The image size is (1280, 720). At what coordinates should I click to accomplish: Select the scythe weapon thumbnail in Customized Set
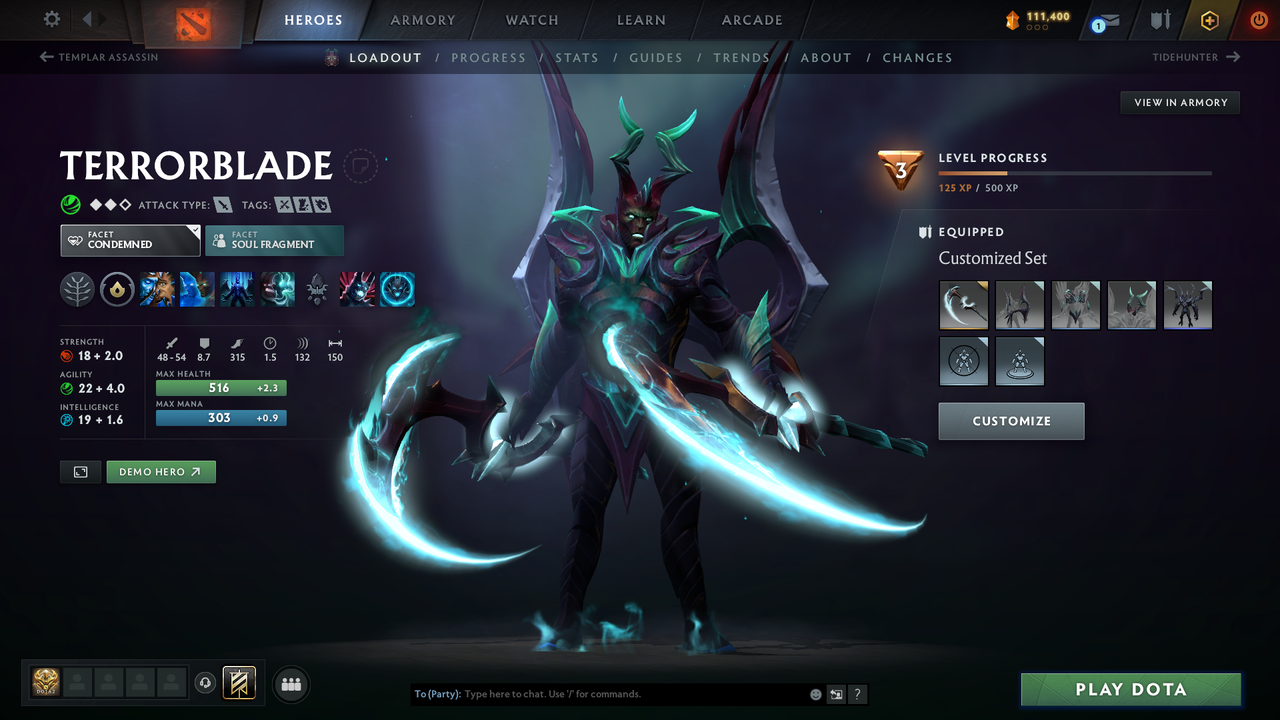(x=963, y=305)
